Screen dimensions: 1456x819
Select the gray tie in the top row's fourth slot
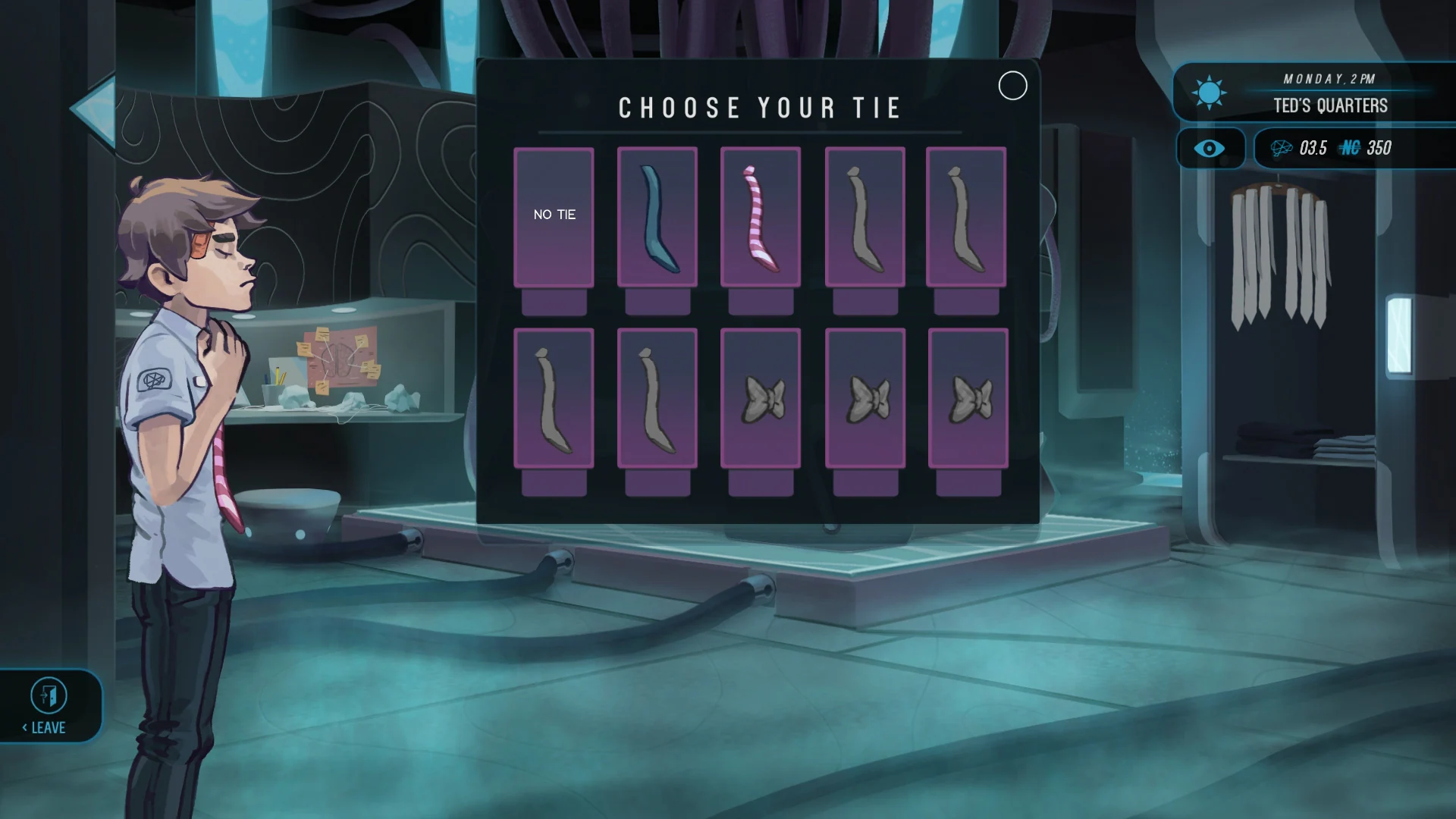864,218
